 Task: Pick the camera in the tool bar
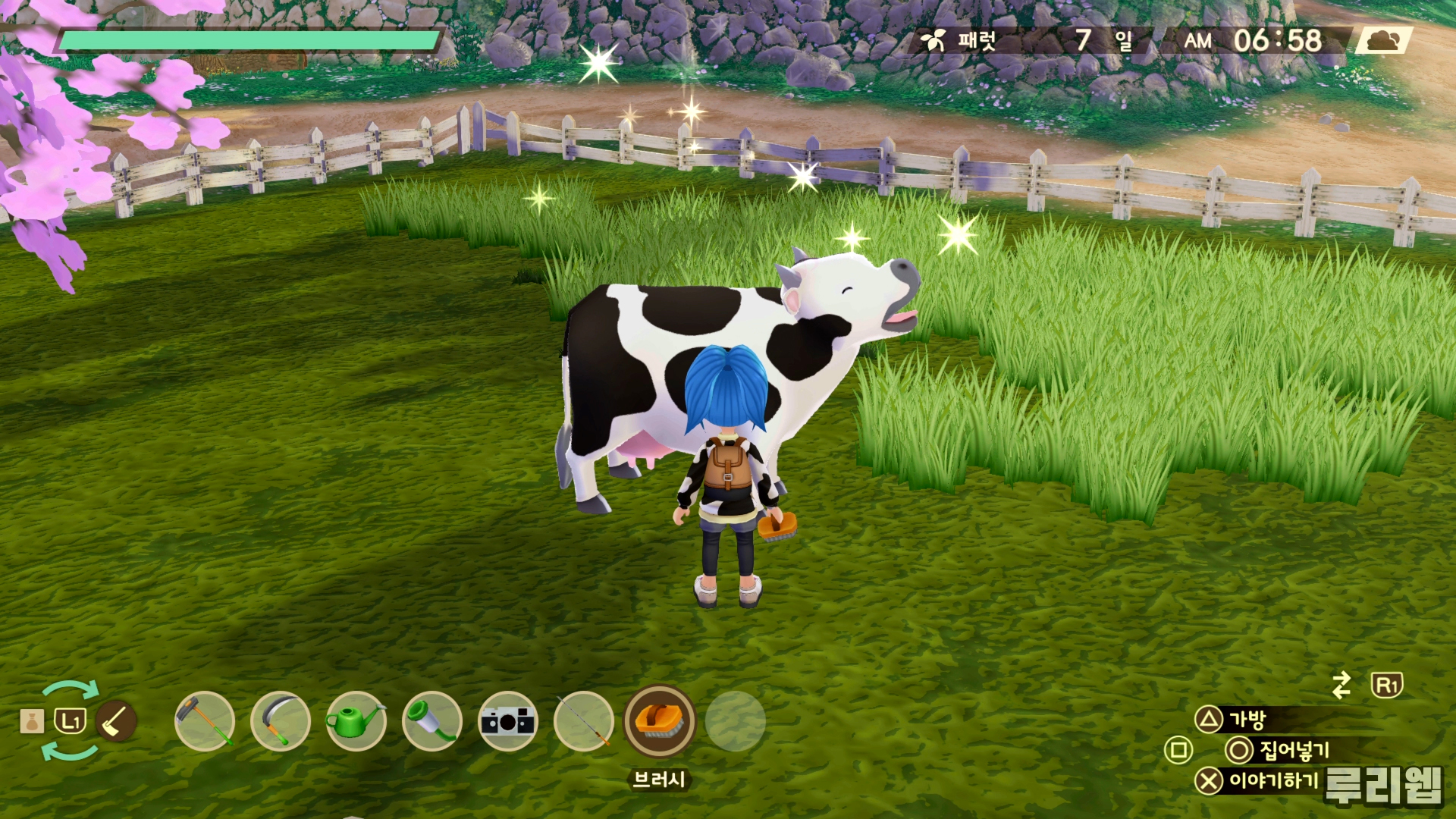tap(508, 720)
